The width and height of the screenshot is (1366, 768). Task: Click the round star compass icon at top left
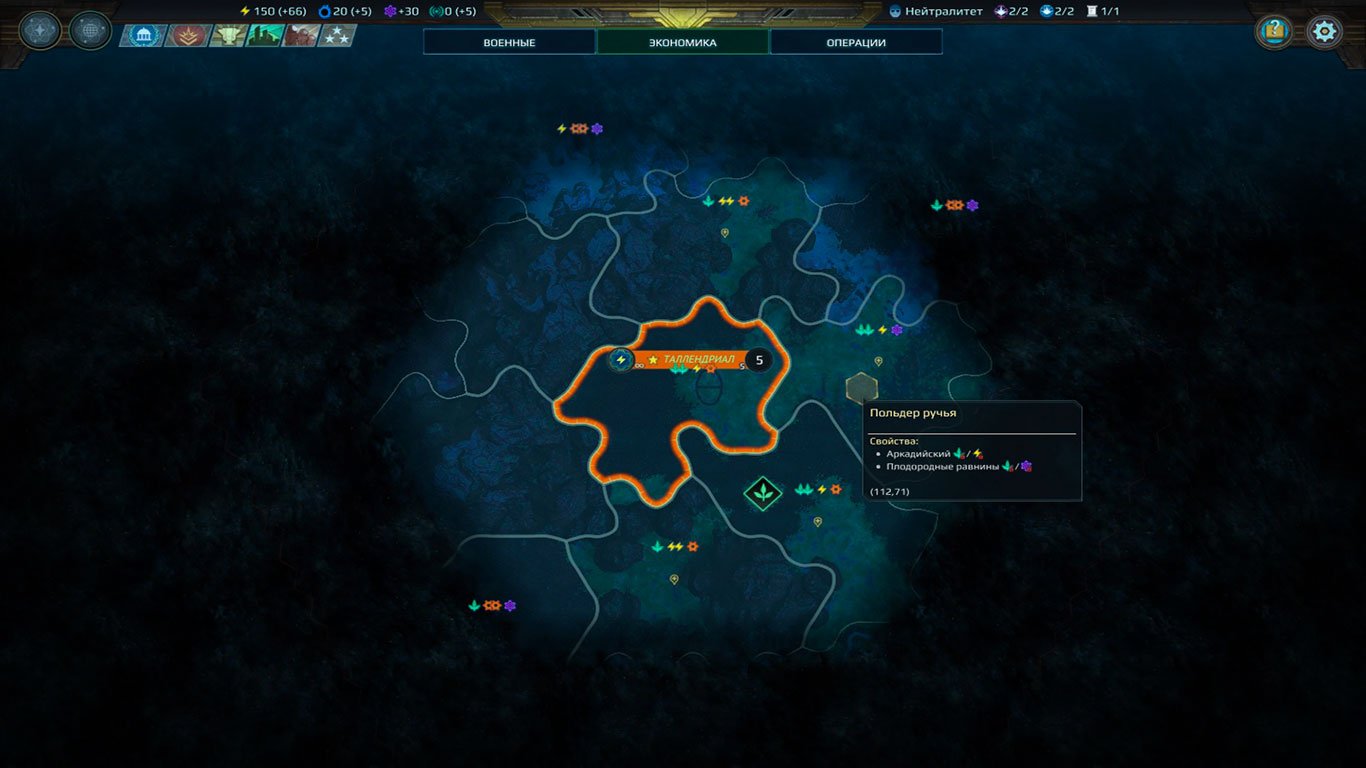coord(39,29)
